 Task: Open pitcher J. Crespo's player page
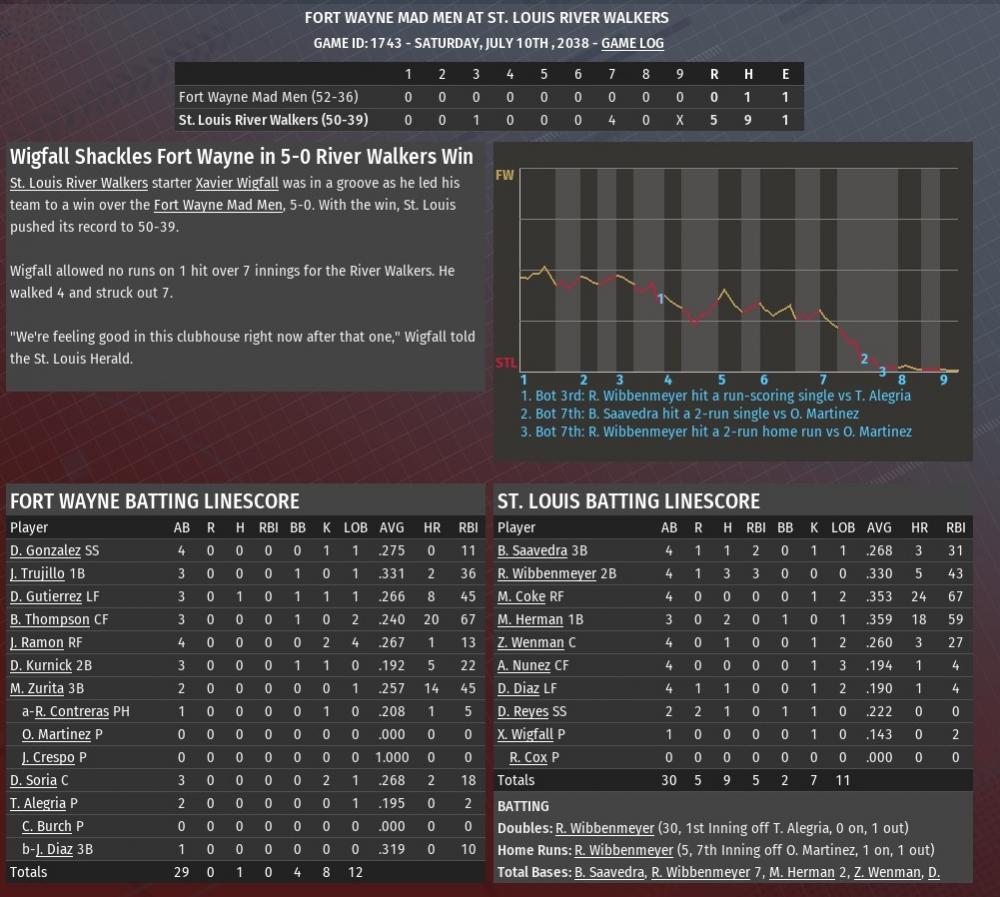coord(48,757)
